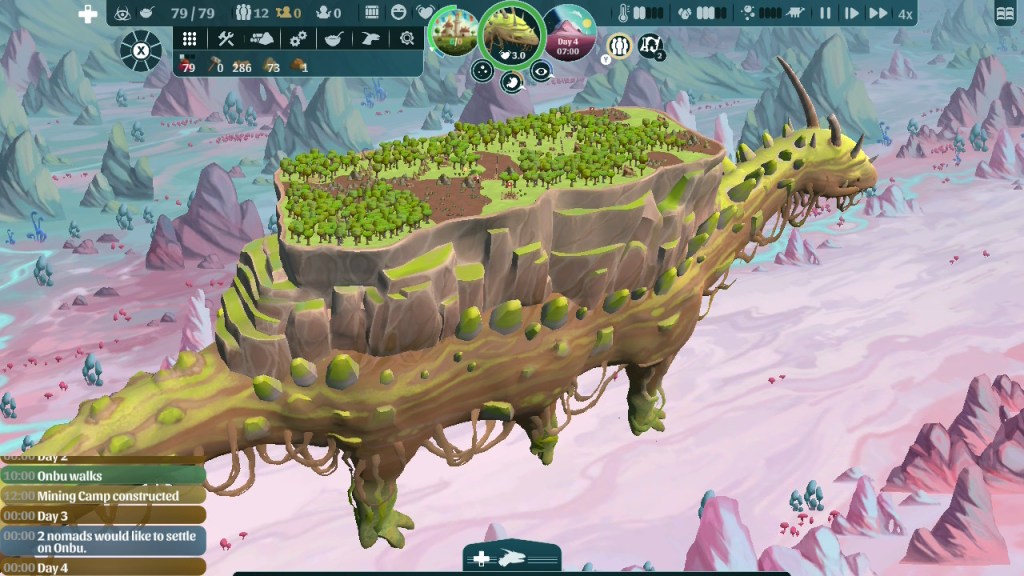The image size is (1024, 576).
Task: Select the village portrait circle
Action: [454, 34]
